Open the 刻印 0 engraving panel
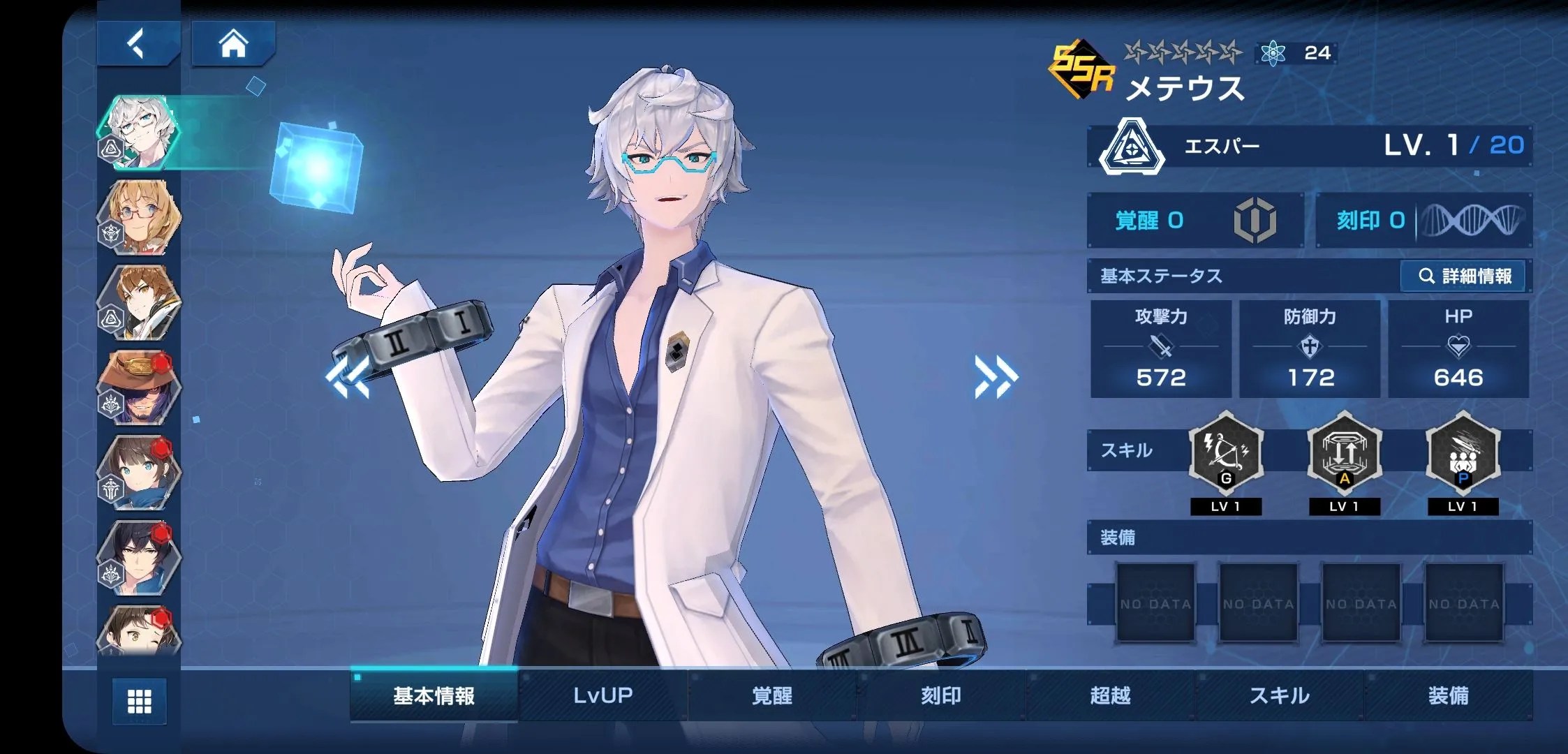Screen dimensions: 1568x754 pyautogui.click(x=1423, y=221)
